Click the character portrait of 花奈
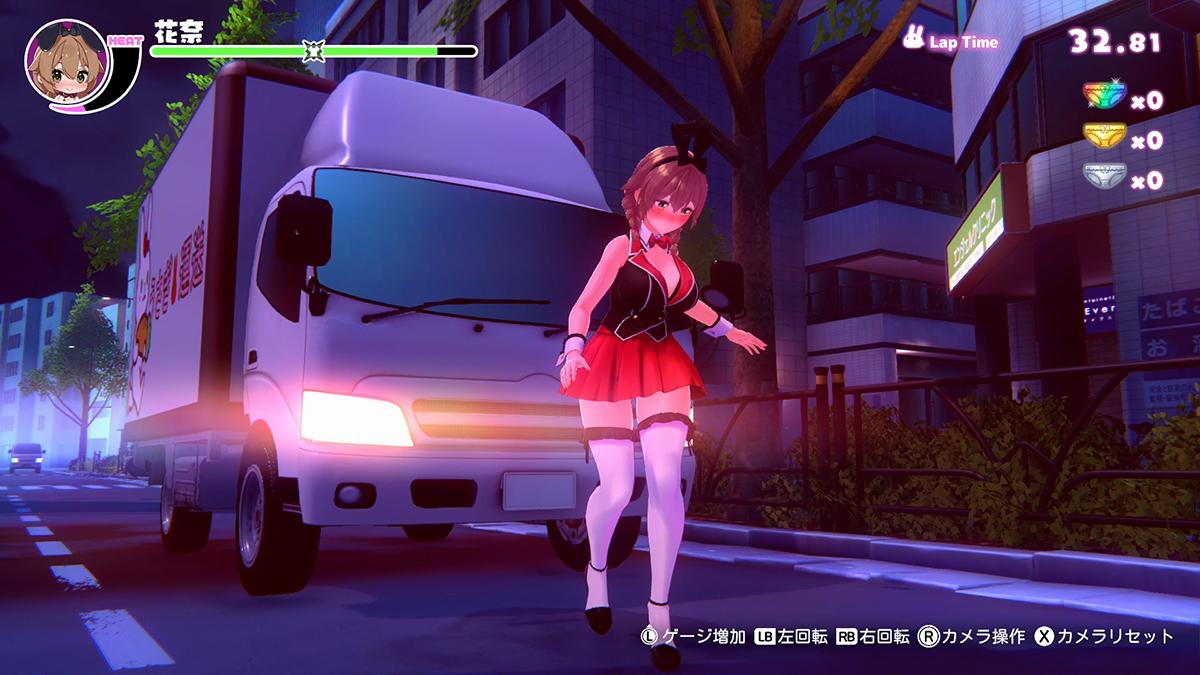The width and height of the screenshot is (1200, 675). click(x=66, y=66)
